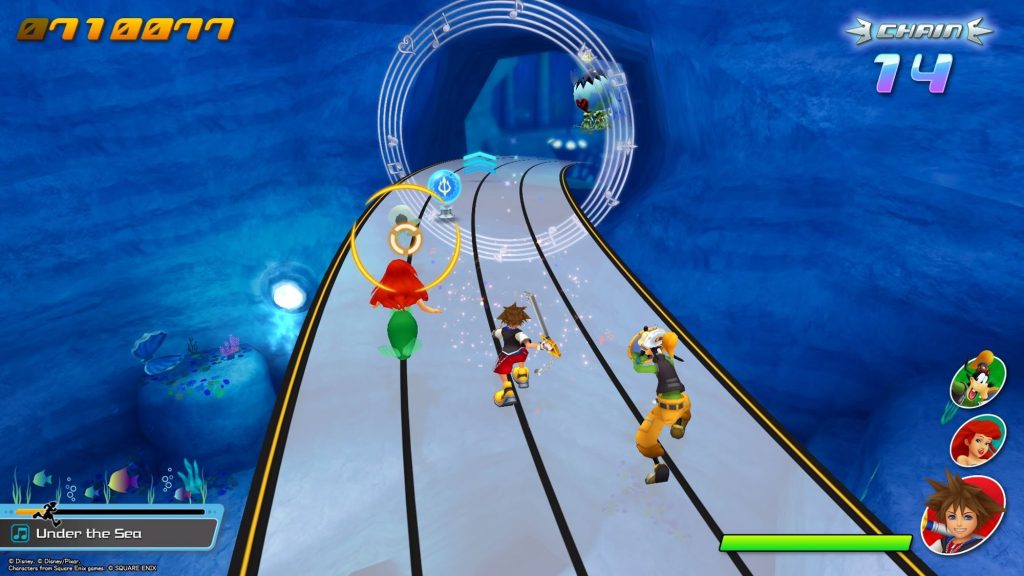Select Ariel's party portrait

(977, 440)
